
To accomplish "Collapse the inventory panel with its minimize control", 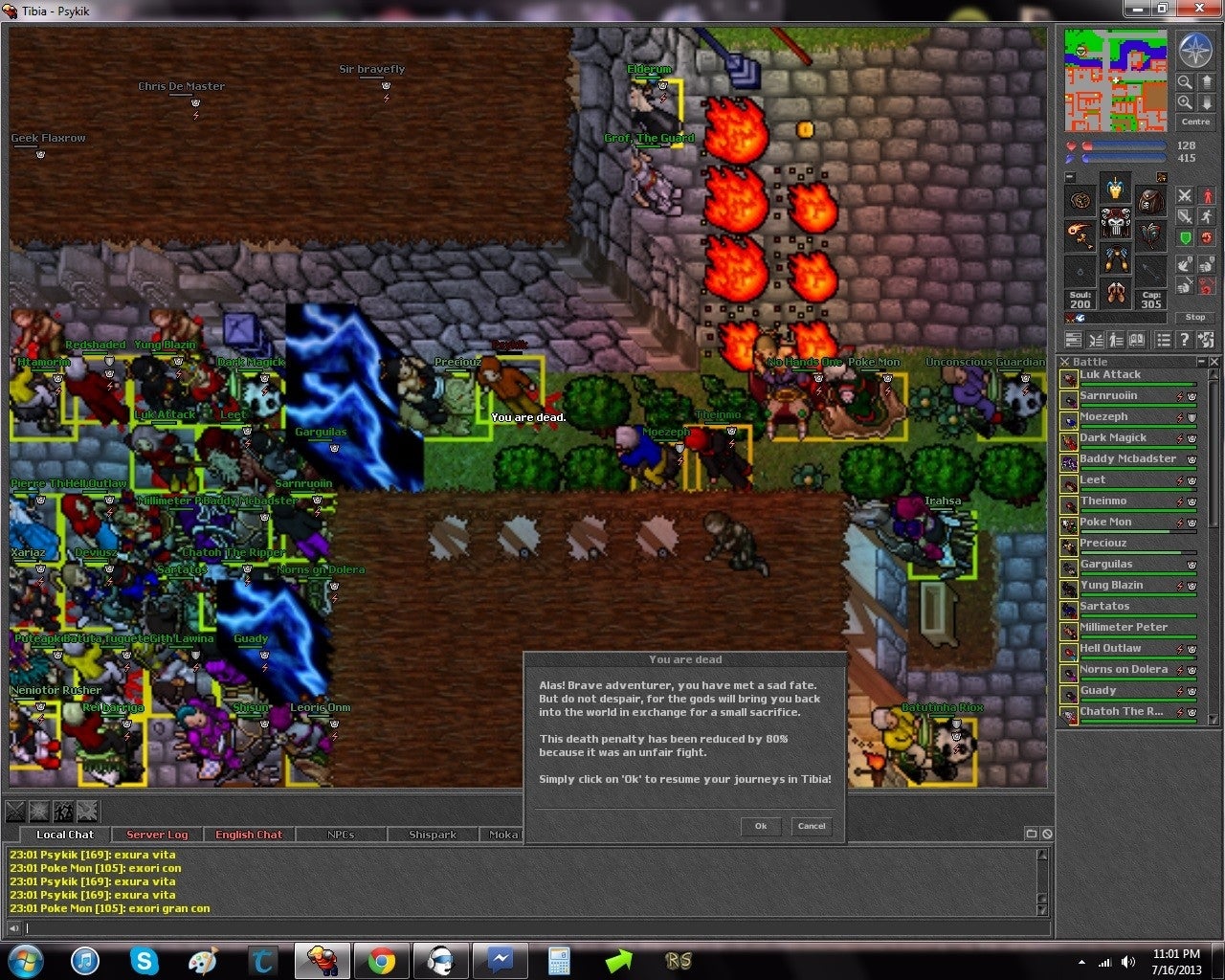I will click(1069, 175).
